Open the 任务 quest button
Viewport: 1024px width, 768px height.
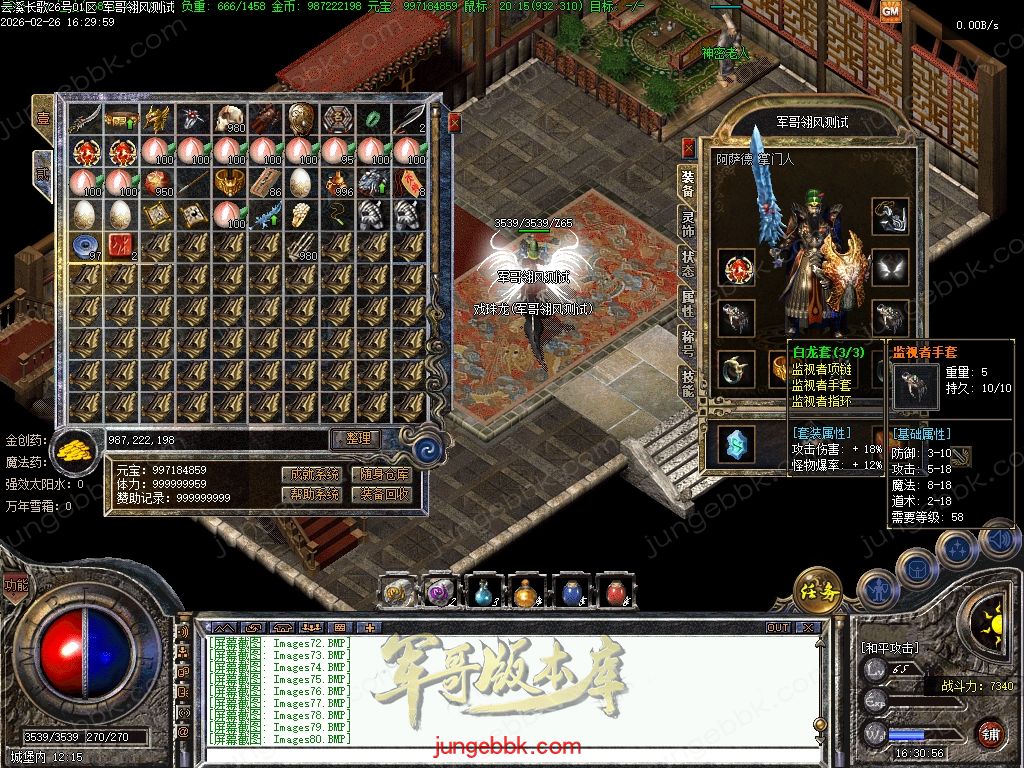818,592
